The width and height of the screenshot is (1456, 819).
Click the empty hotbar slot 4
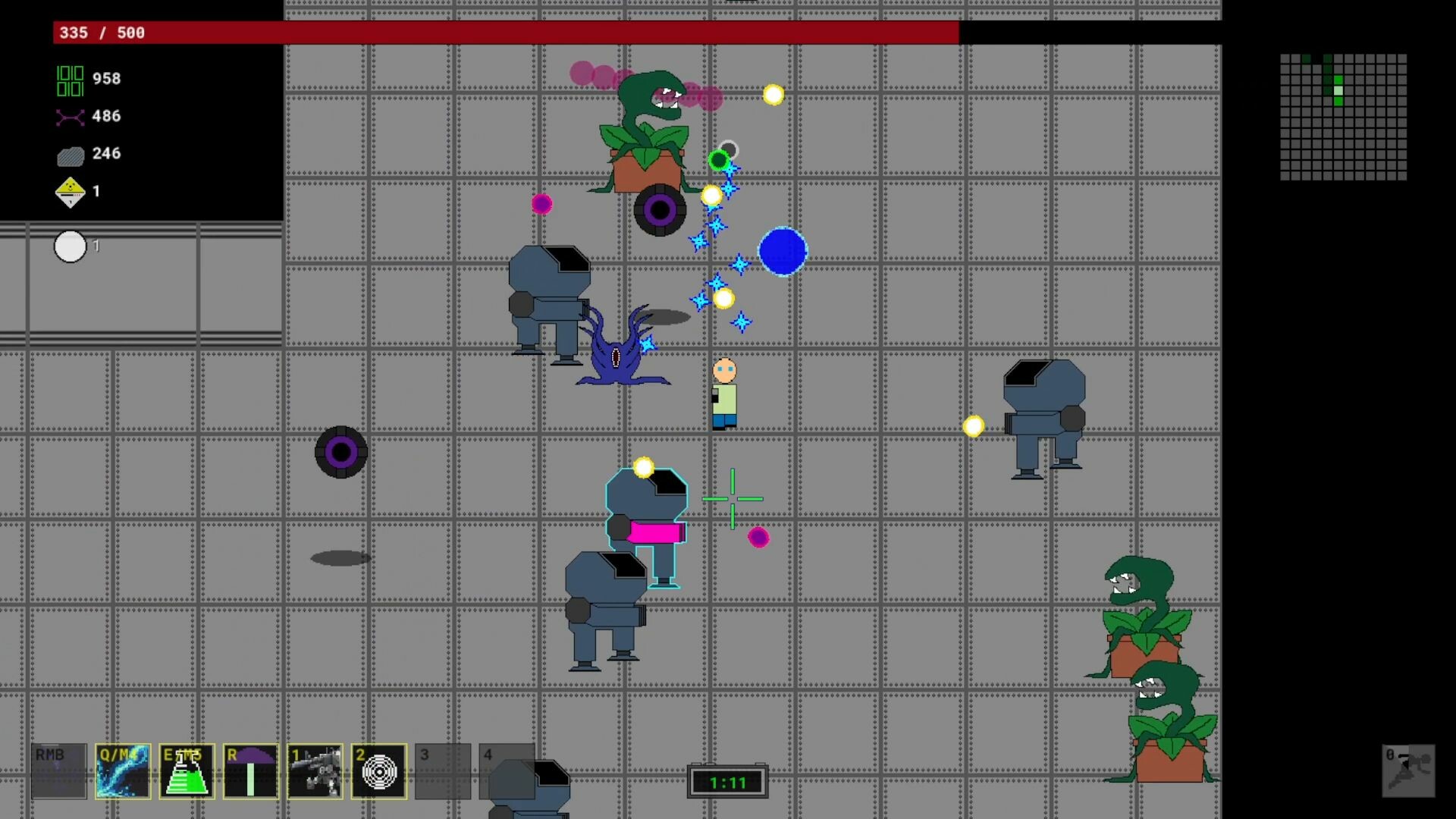click(508, 771)
